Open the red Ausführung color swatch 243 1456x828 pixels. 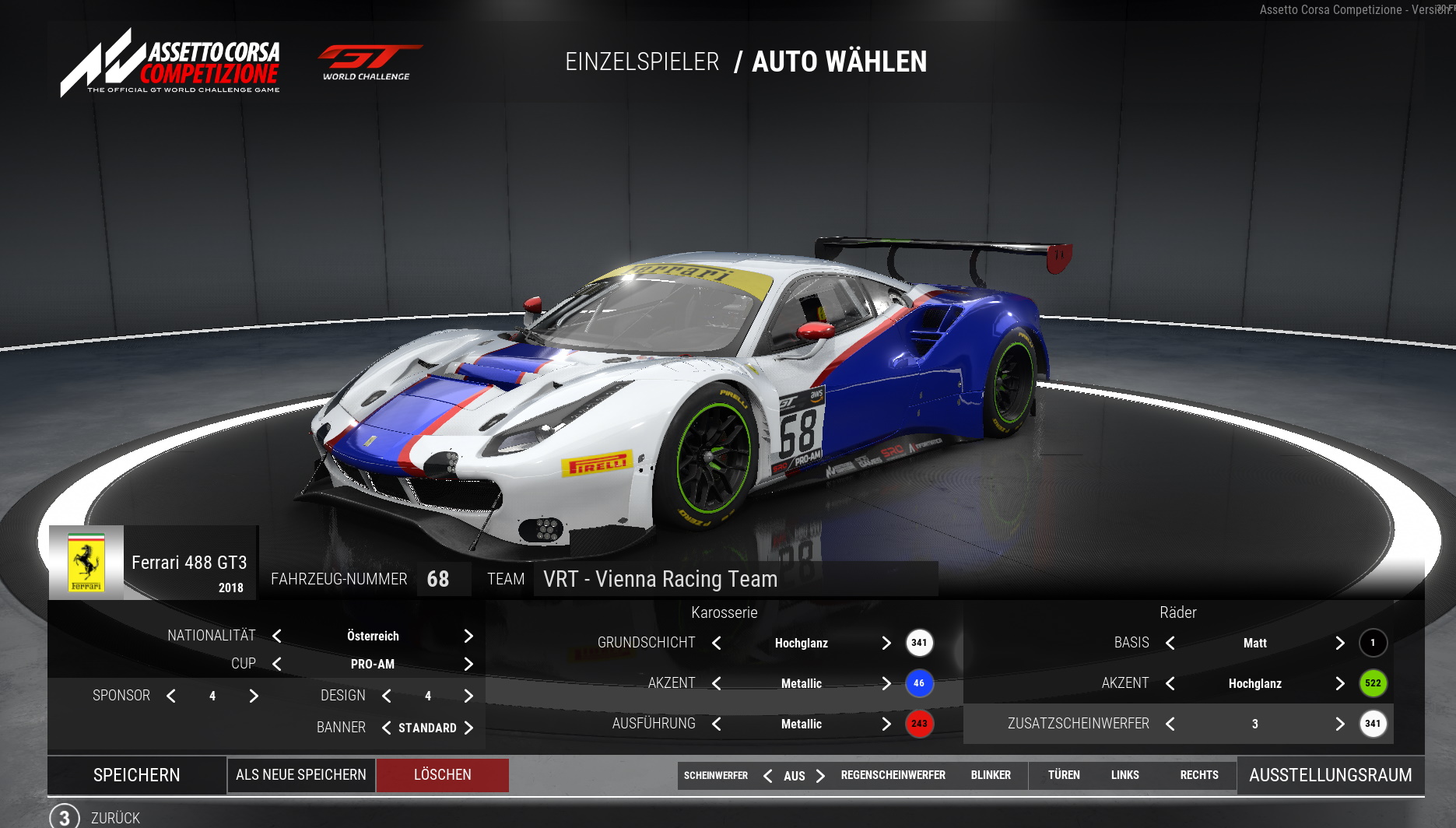pyautogui.click(x=919, y=724)
